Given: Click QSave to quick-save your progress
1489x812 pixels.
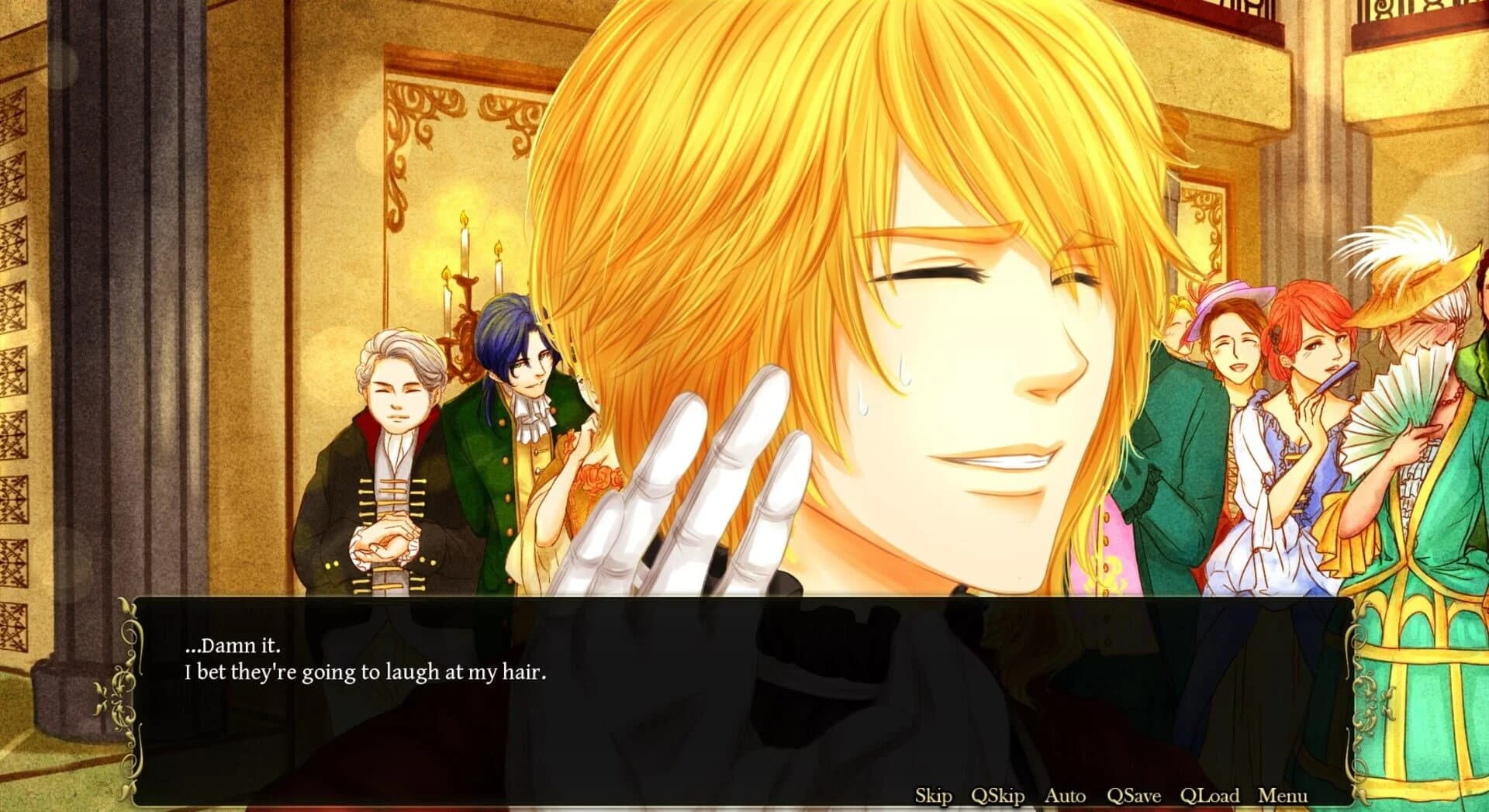Looking at the screenshot, I should click(1134, 796).
